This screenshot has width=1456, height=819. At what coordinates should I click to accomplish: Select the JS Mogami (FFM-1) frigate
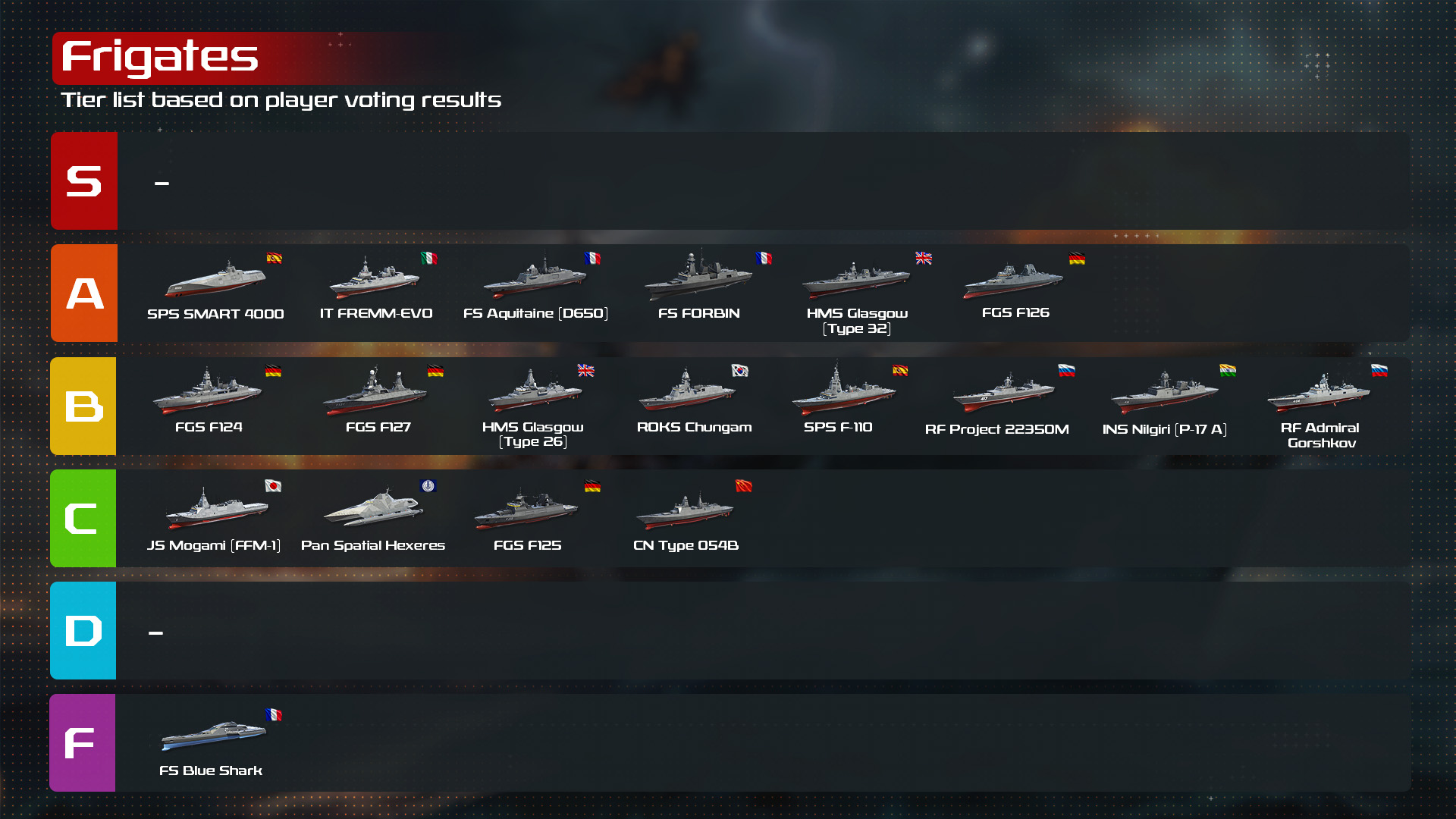[215, 510]
